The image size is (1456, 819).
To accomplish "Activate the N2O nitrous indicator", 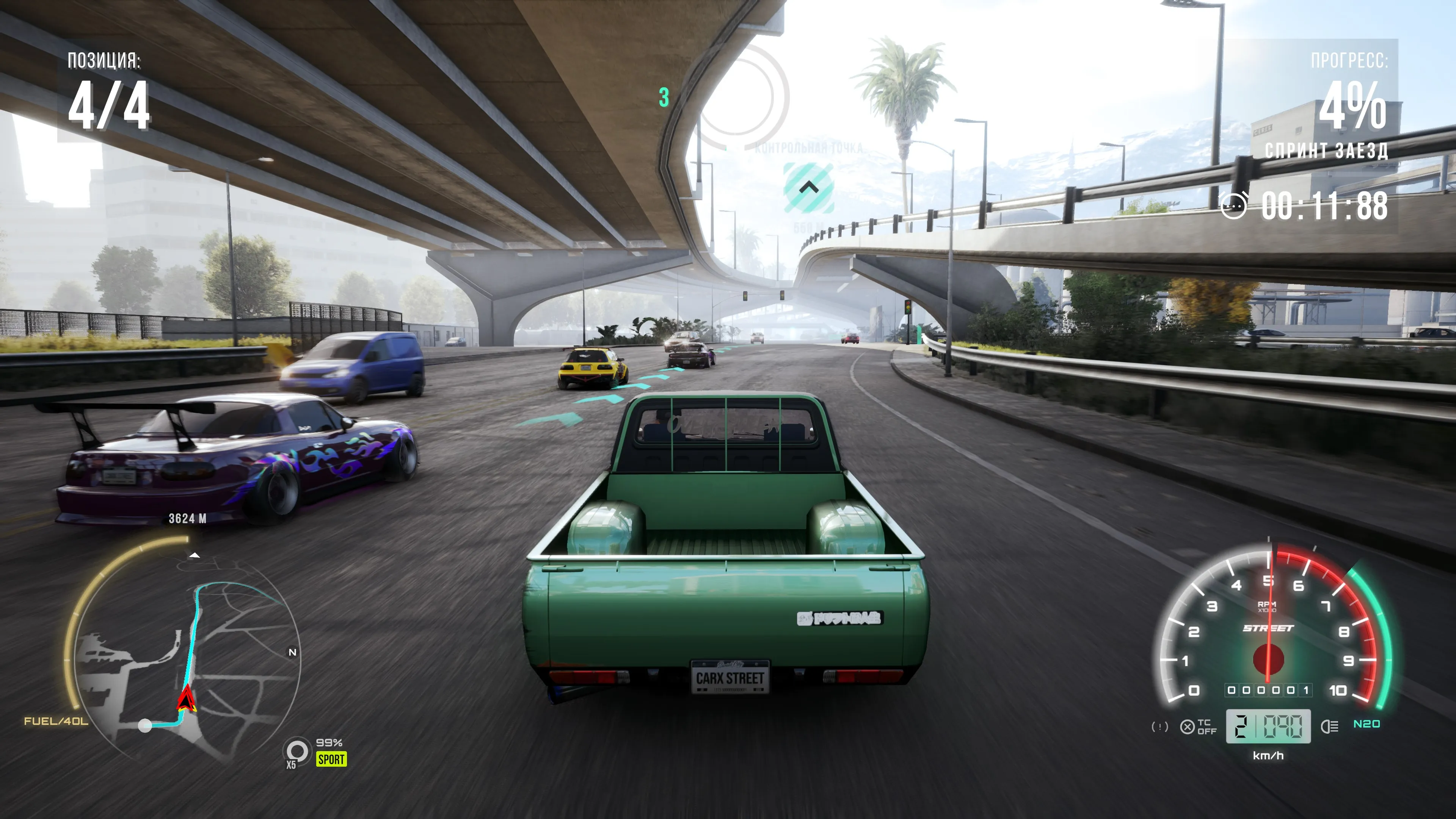I will click(1366, 724).
